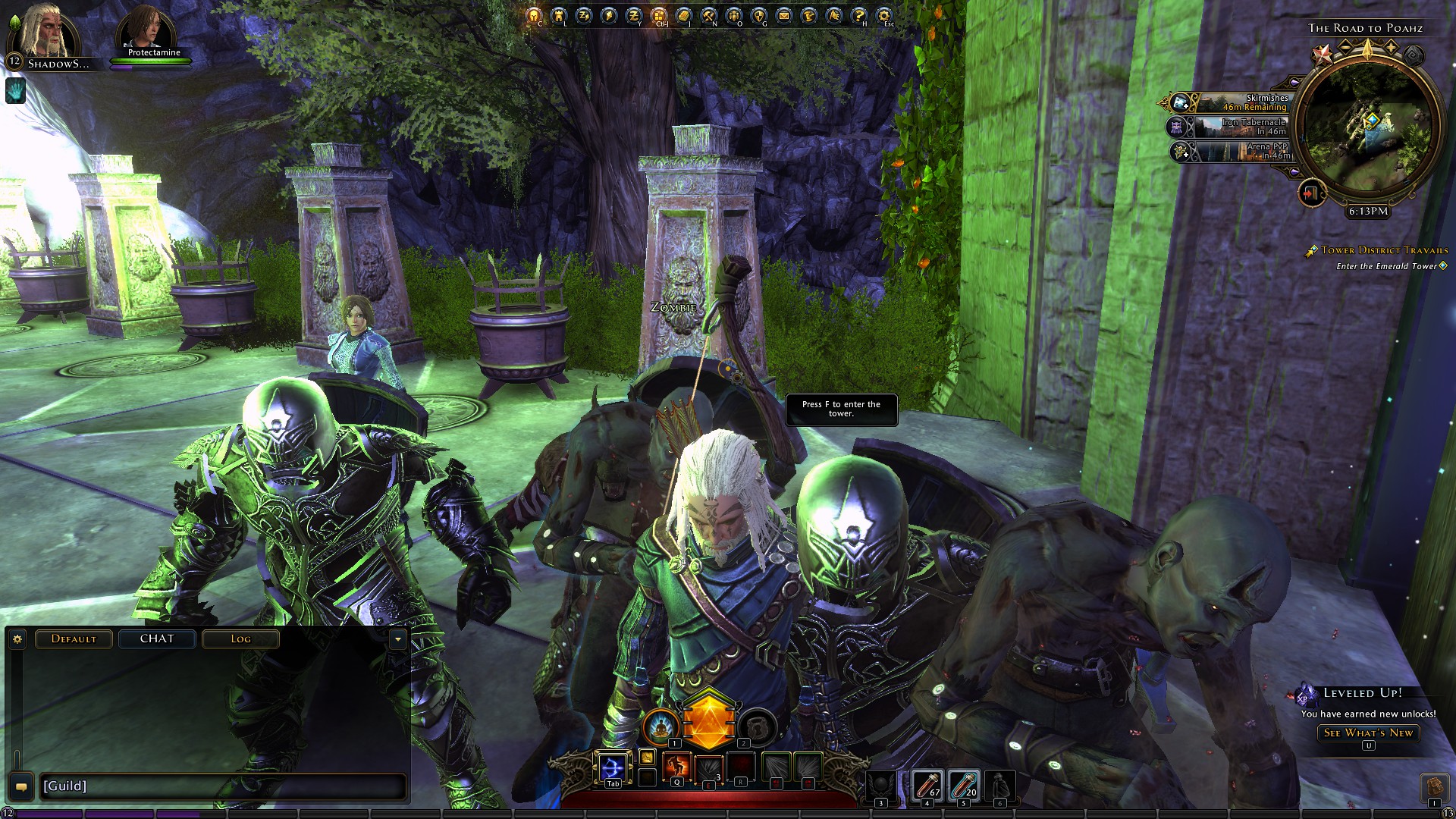Open the mail envelope icon
The image size is (1456, 819).
tap(784, 15)
